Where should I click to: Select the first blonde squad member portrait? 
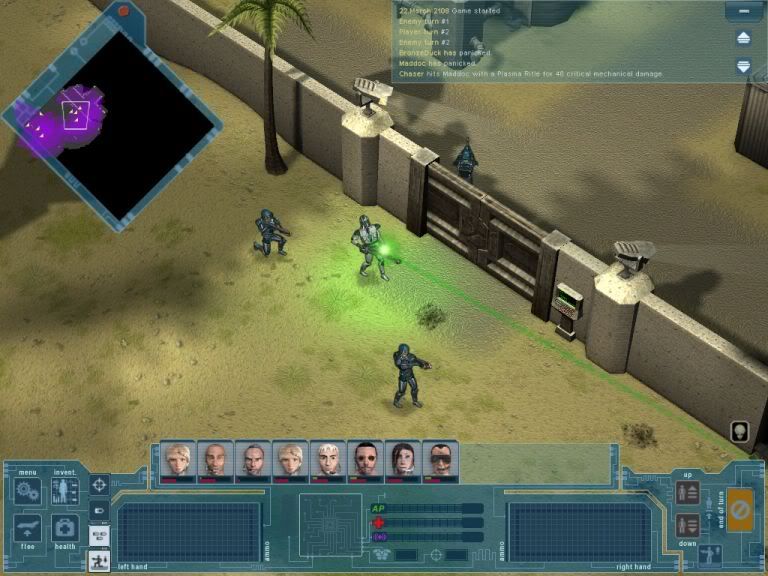click(x=175, y=461)
